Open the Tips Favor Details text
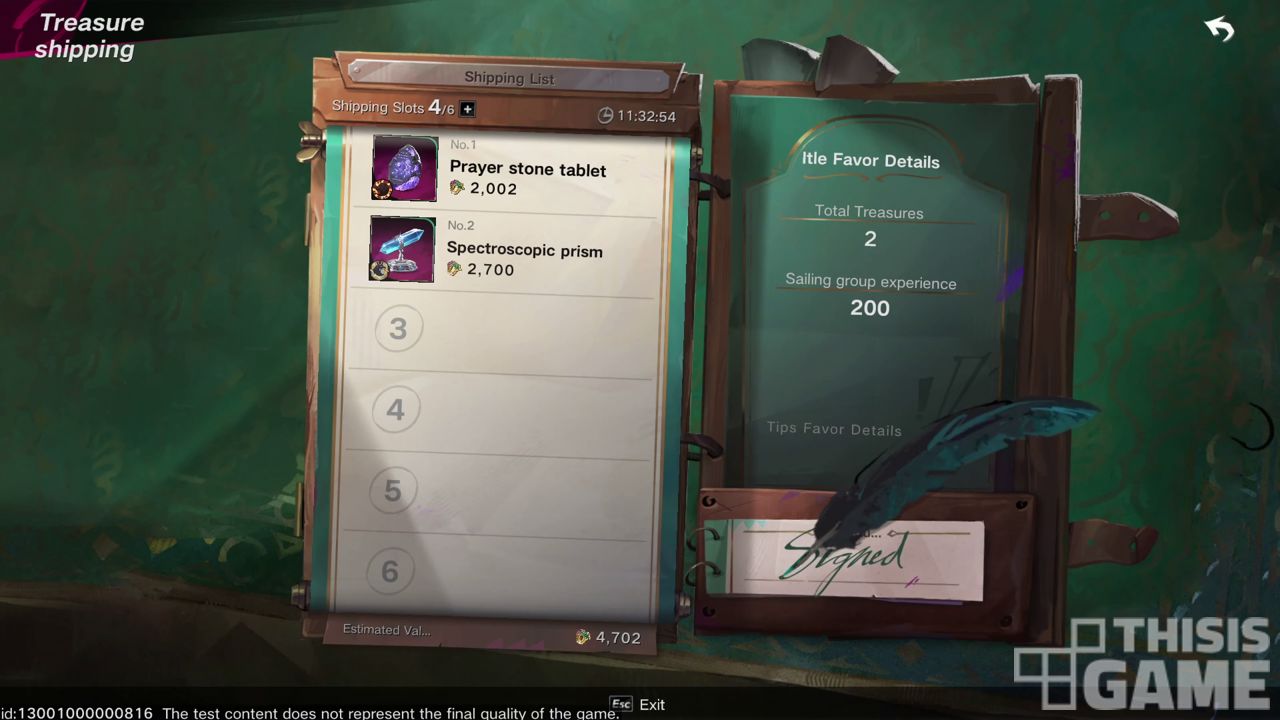The height and width of the screenshot is (720, 1280). click(x=834, y=429)
